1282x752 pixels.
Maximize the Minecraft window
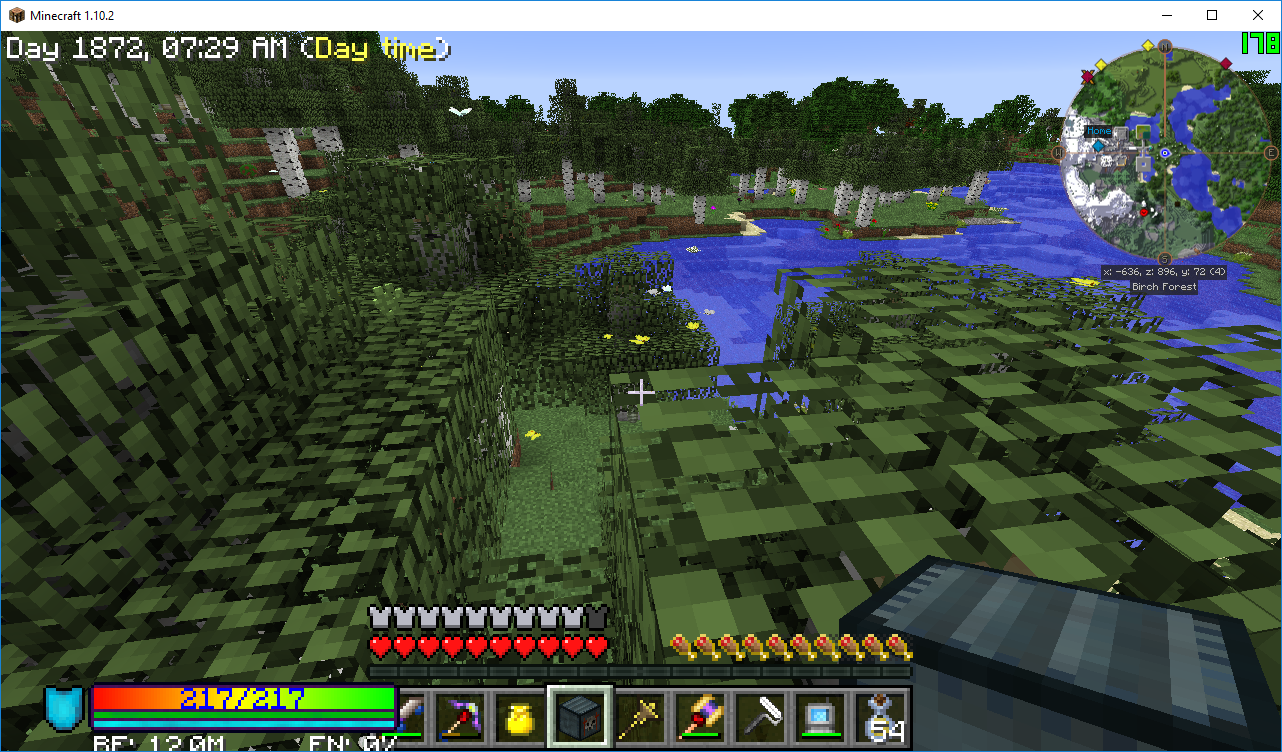1211,15
